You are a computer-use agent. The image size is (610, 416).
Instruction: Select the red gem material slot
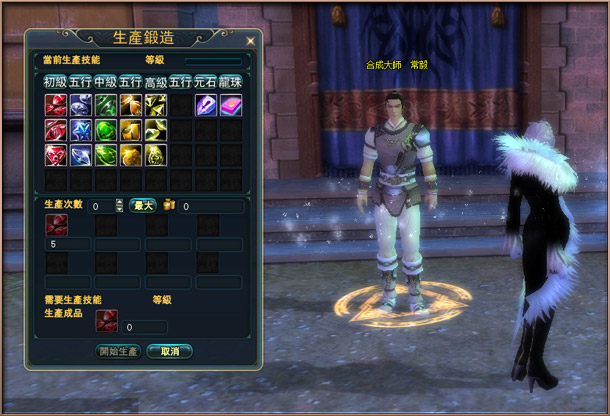(x=56, y=226)
